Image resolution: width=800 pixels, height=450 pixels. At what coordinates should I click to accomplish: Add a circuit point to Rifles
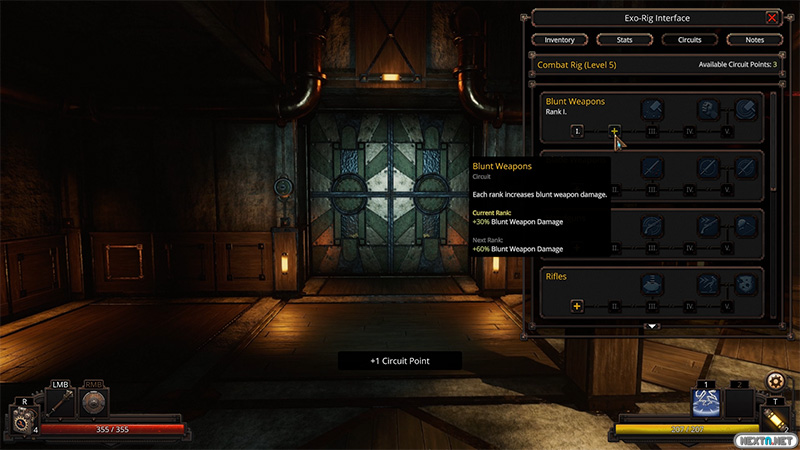tap(577, 305)
